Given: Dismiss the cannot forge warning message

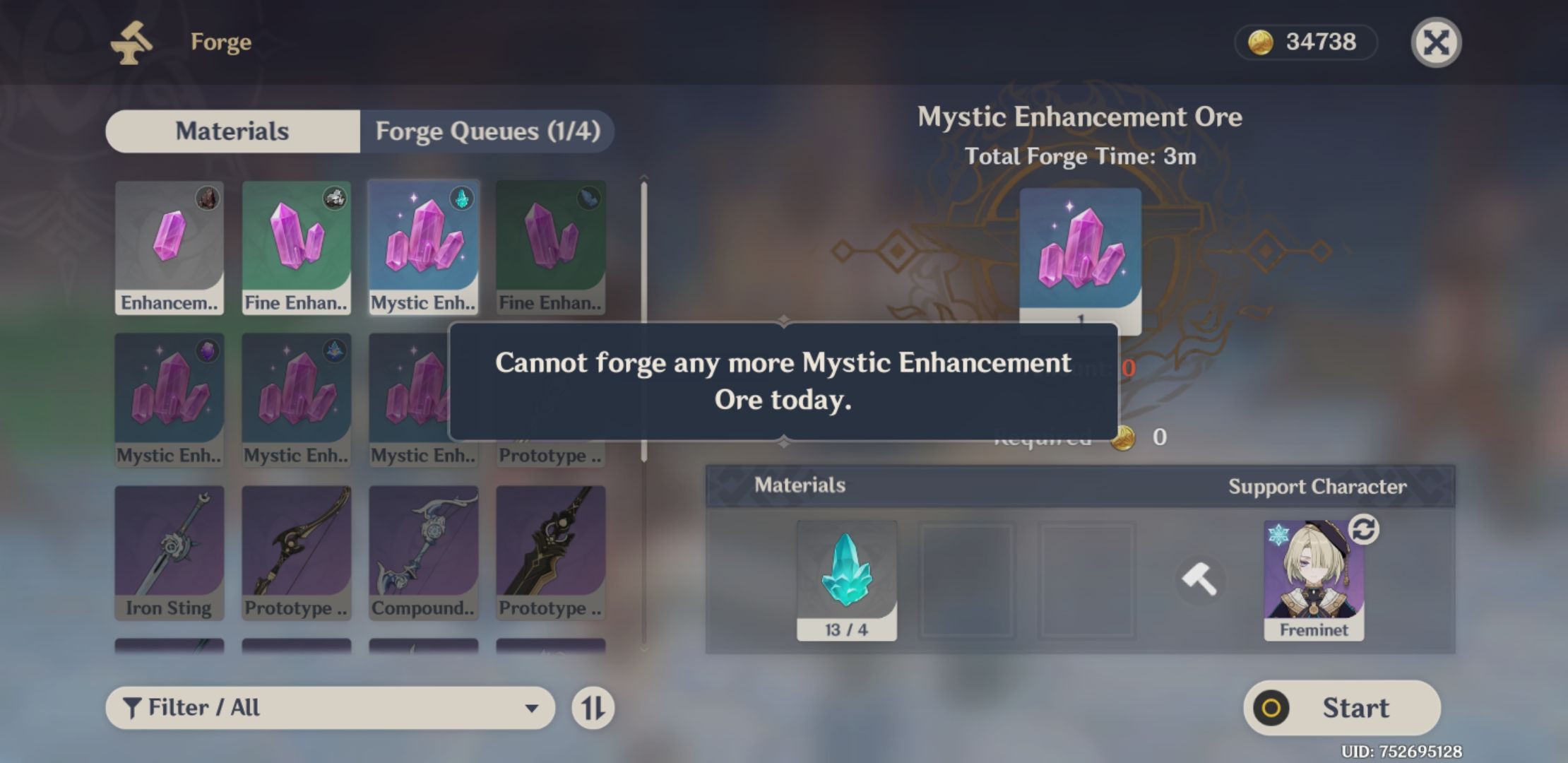Looking at the screenshot, I should point(784,381).
